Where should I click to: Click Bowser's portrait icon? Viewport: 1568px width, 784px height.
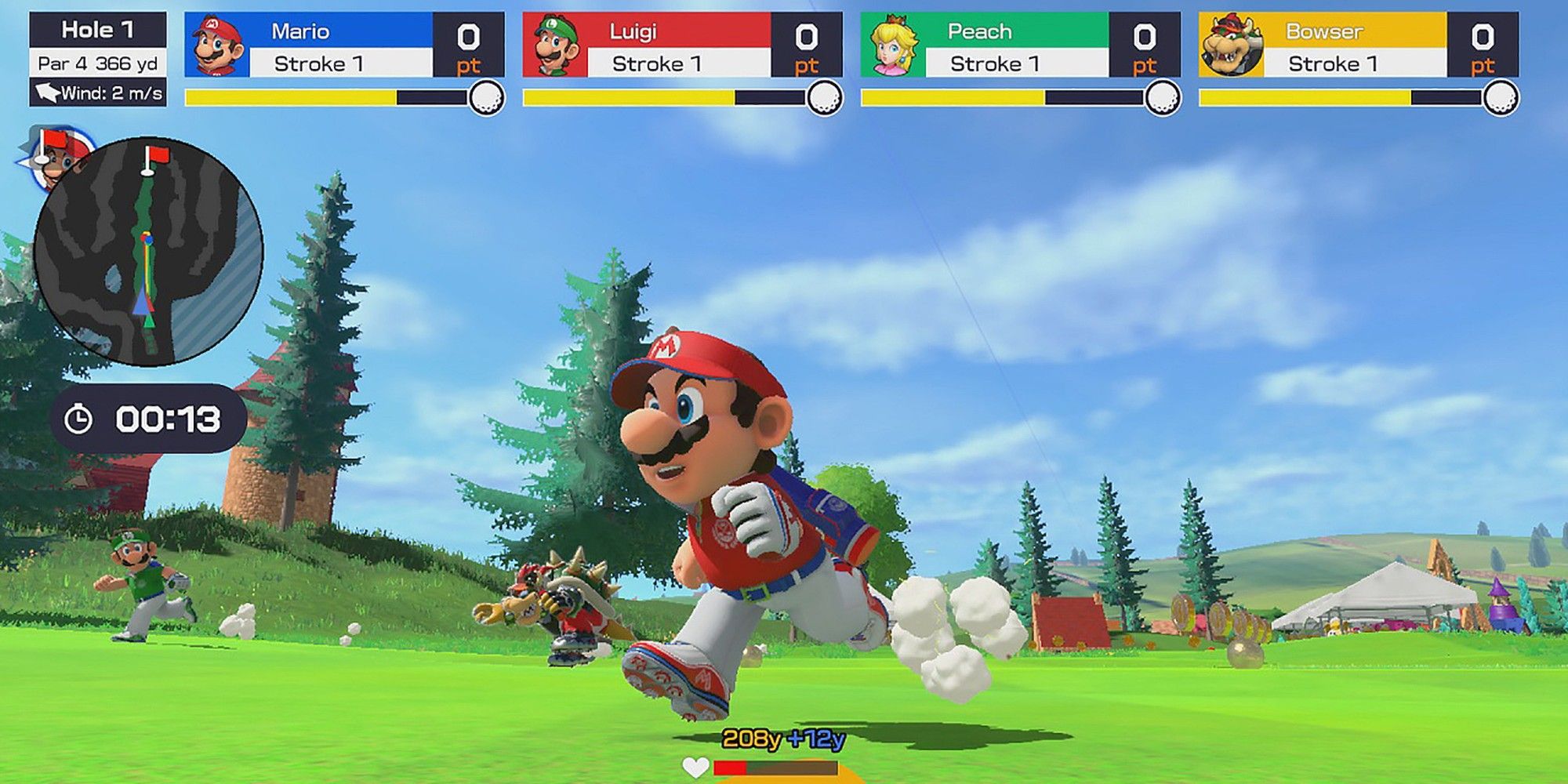coord(1232,45)
